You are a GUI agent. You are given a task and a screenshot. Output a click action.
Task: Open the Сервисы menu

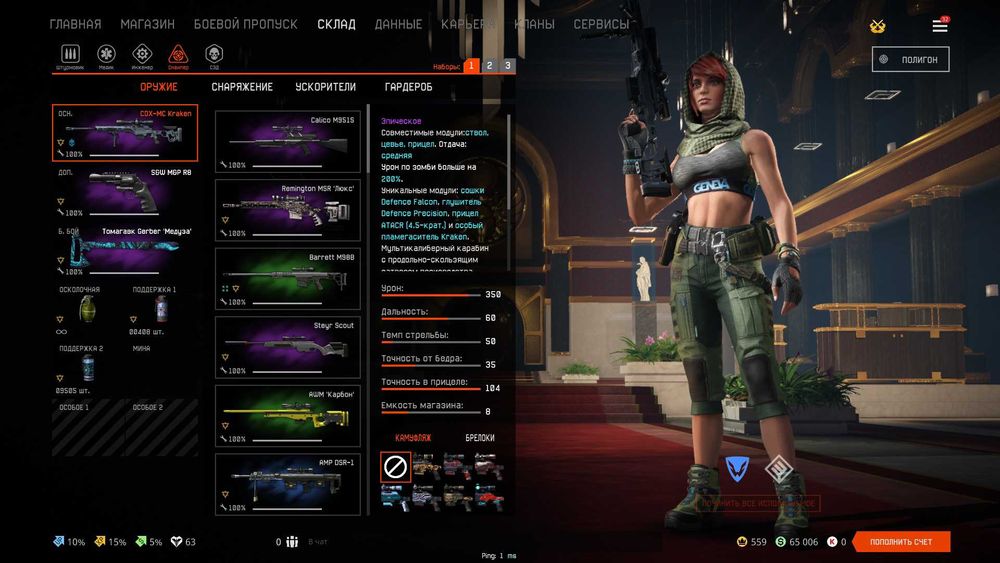(x=601, y=24)
